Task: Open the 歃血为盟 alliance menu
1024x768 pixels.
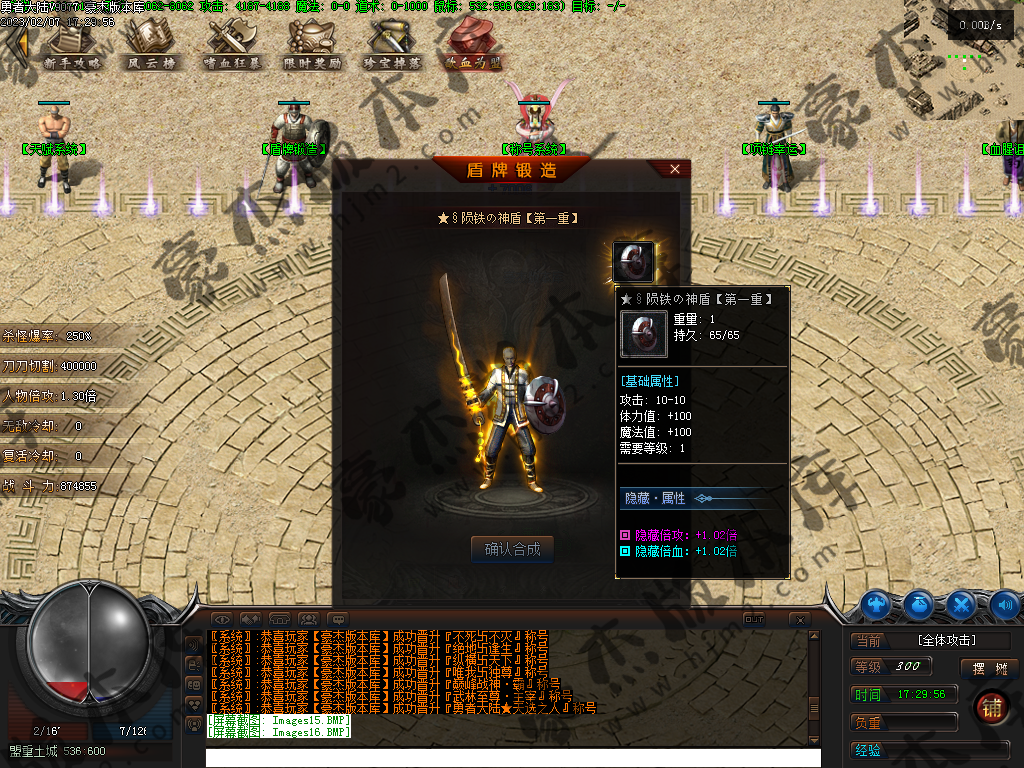Action: click(x=474, y=45)
